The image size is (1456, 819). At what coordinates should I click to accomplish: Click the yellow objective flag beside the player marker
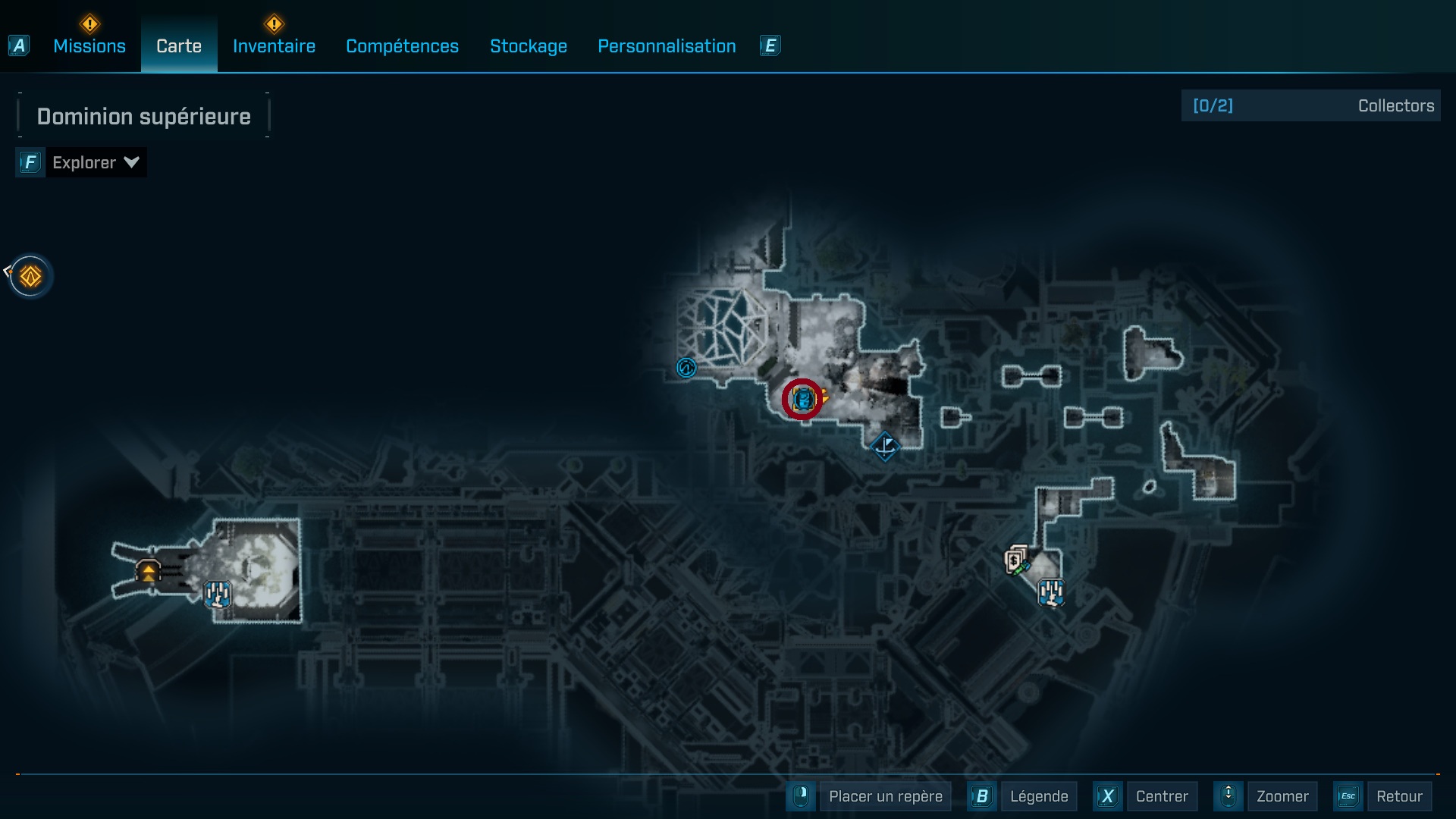(824, 395)
